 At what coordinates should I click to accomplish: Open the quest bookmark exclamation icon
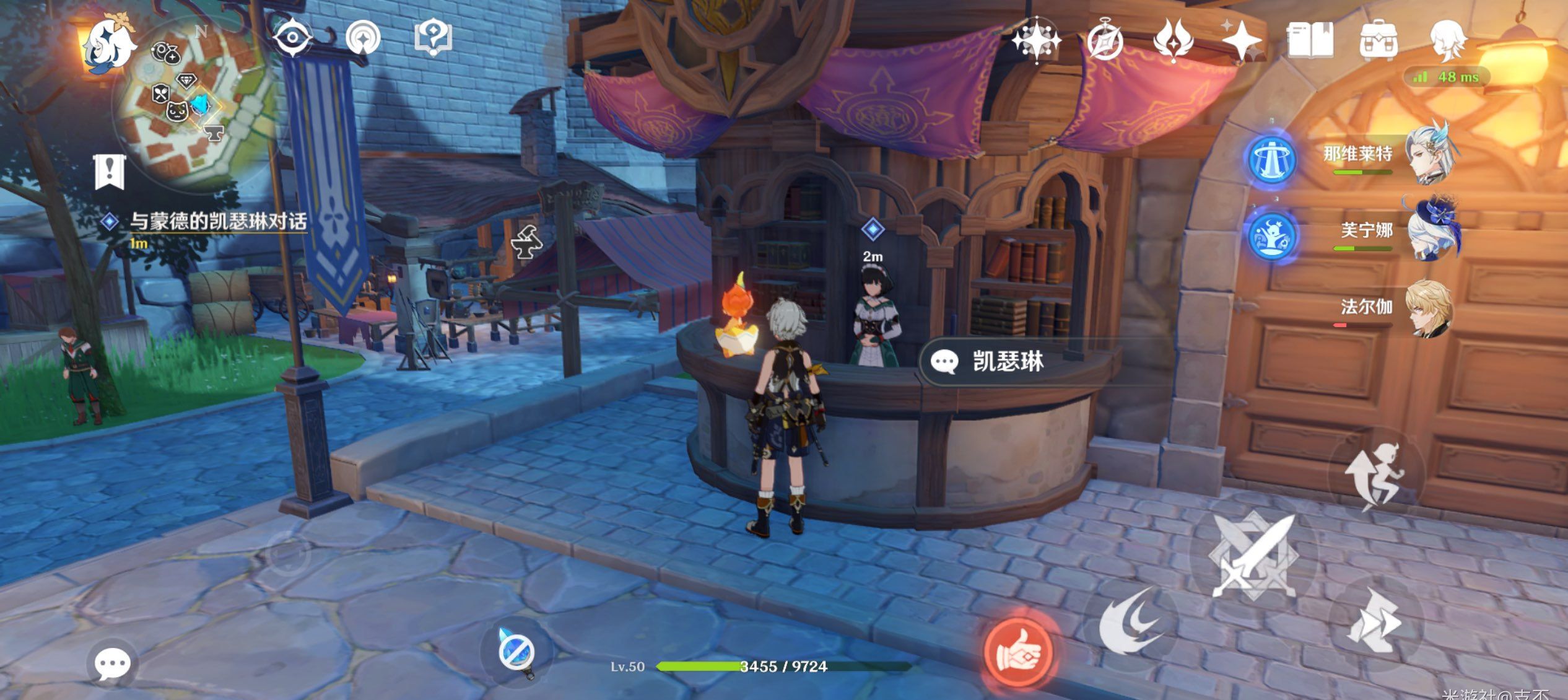tap(110, 171)
